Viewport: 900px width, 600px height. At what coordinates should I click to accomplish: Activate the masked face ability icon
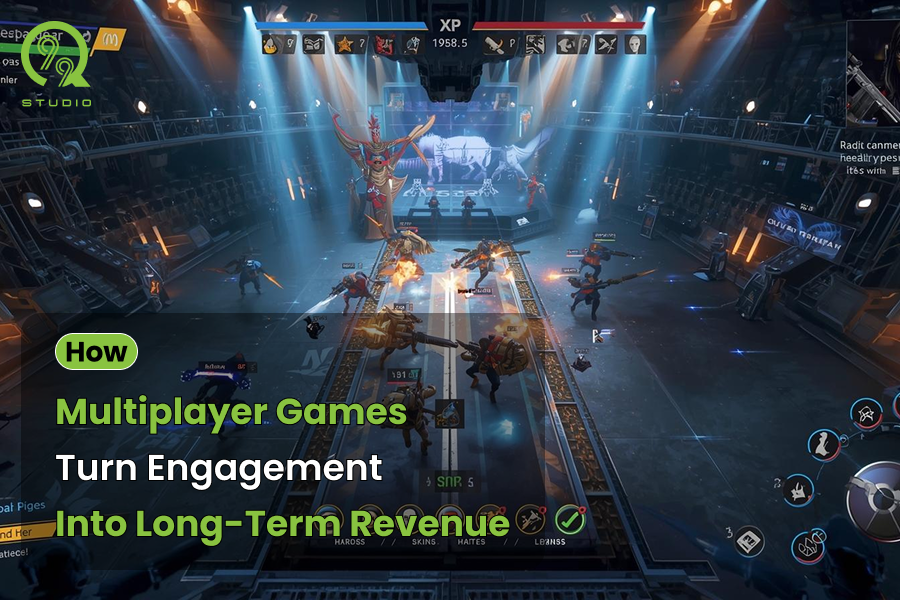click(x=866, y=414)
